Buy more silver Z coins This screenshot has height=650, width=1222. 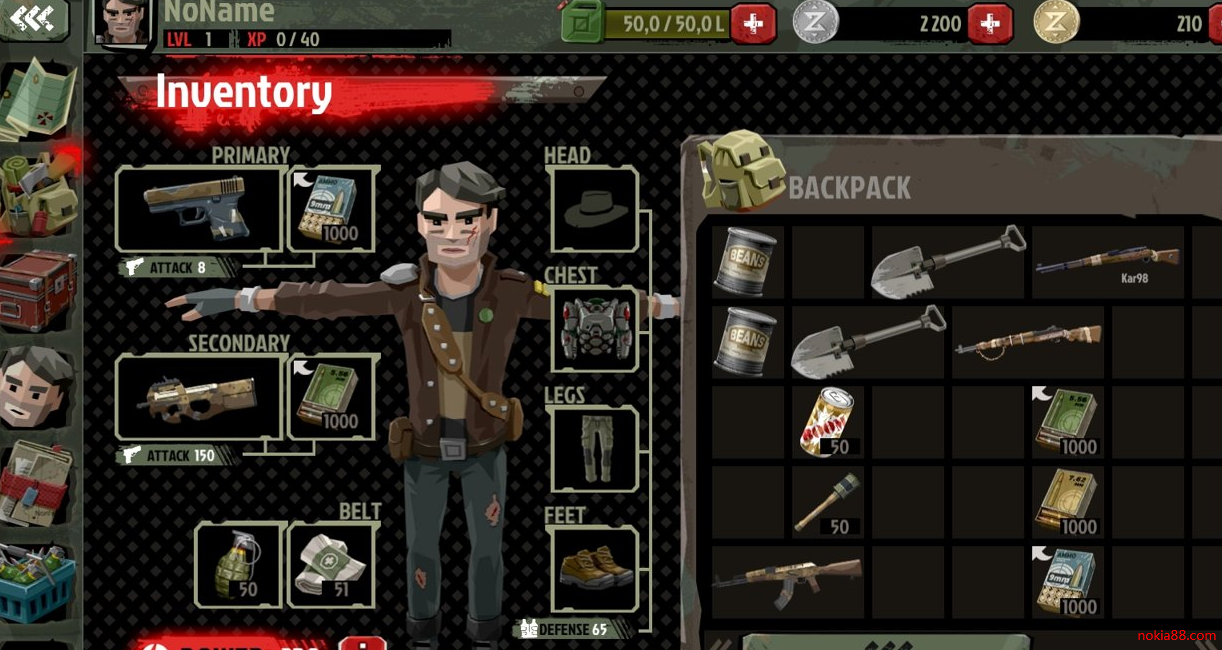pyautogui.click(x=989, y=23)
